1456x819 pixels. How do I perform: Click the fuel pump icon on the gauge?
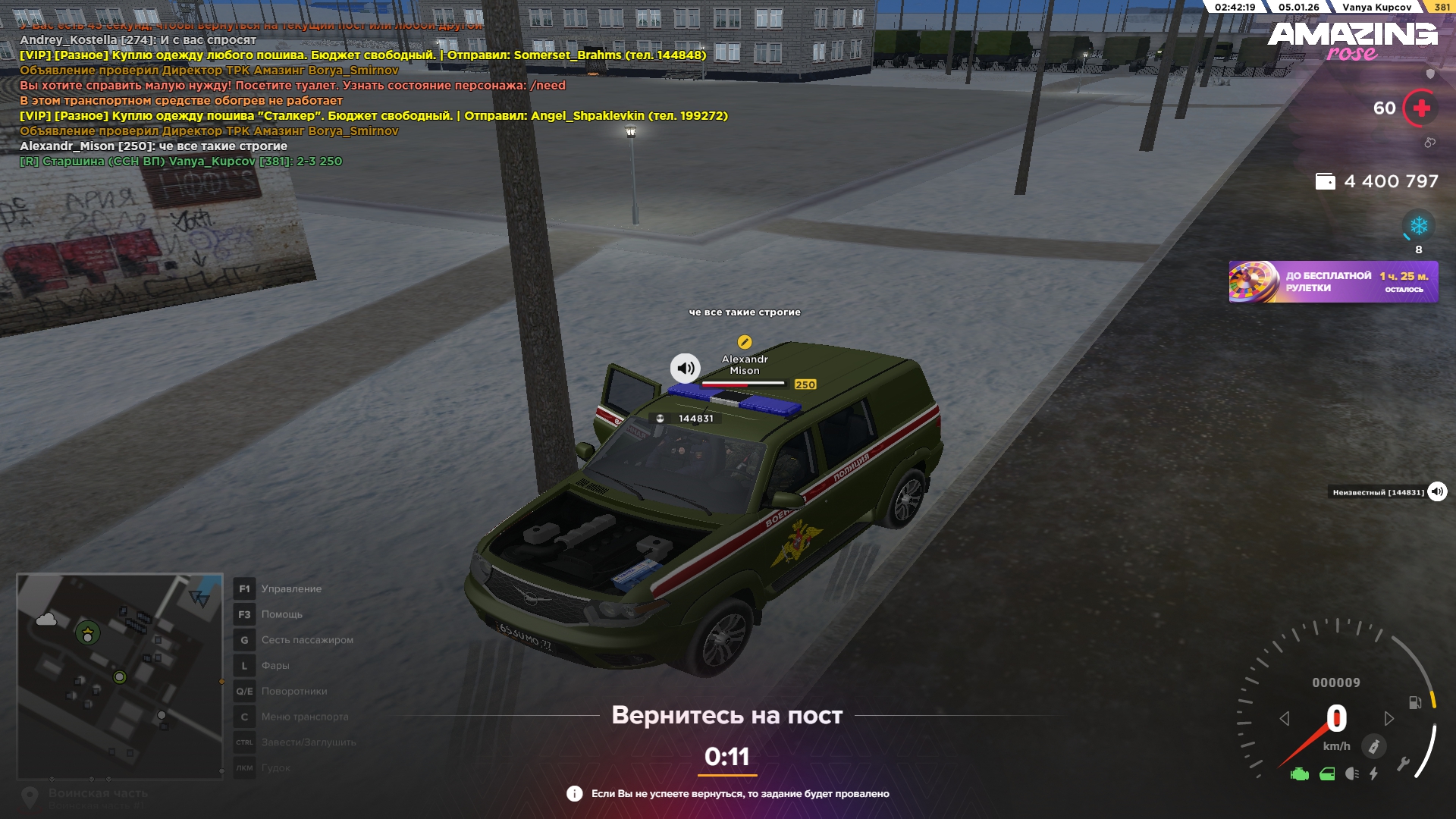point(1415,702)
